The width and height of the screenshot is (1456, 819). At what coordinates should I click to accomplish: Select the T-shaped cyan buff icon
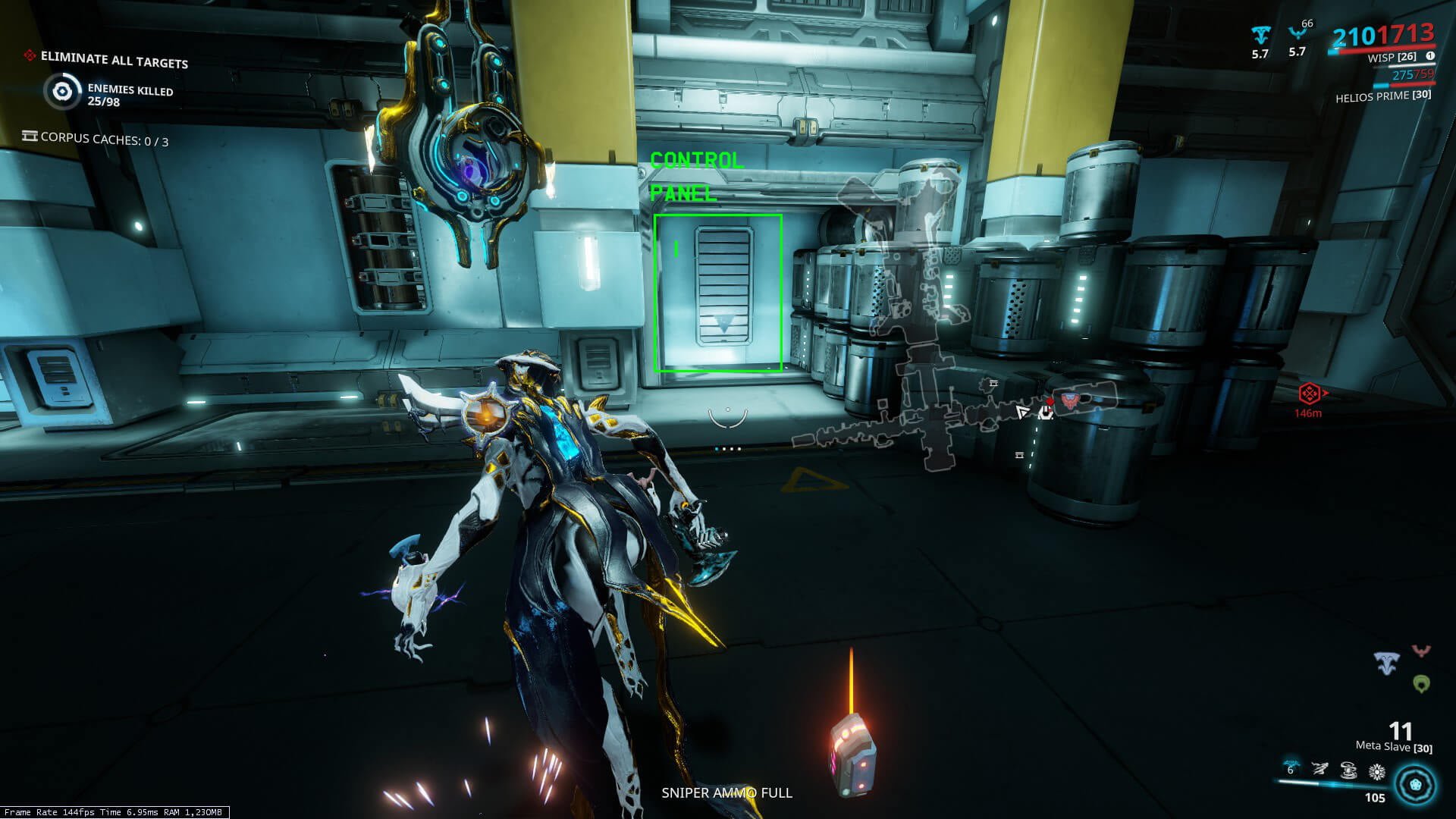pos(1260,34)
